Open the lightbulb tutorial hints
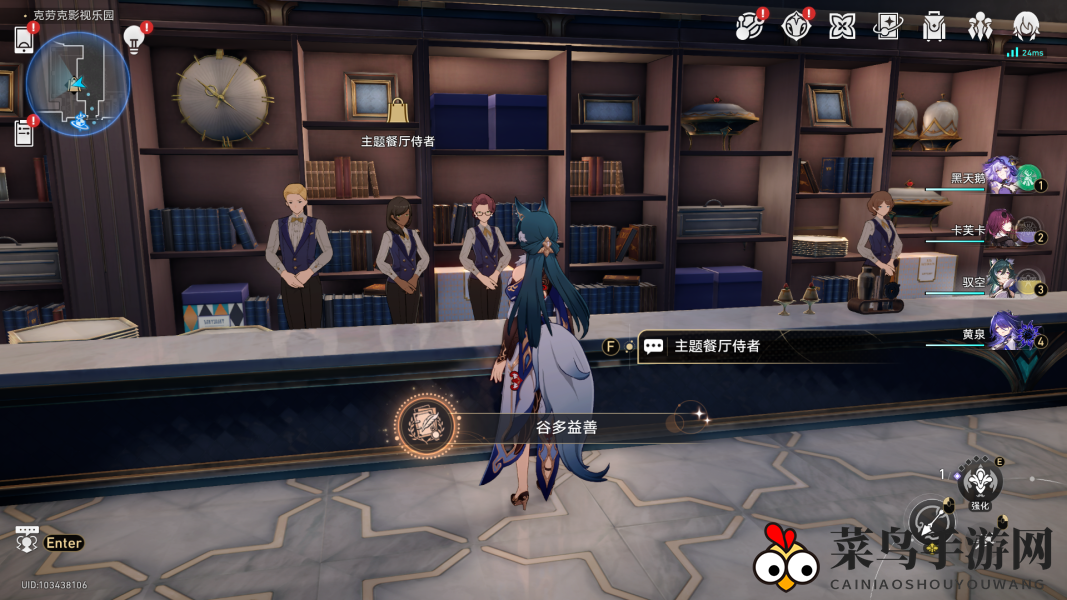This screenshot has width=1067, height=600. pyautogui.click(x=133, y=39)
